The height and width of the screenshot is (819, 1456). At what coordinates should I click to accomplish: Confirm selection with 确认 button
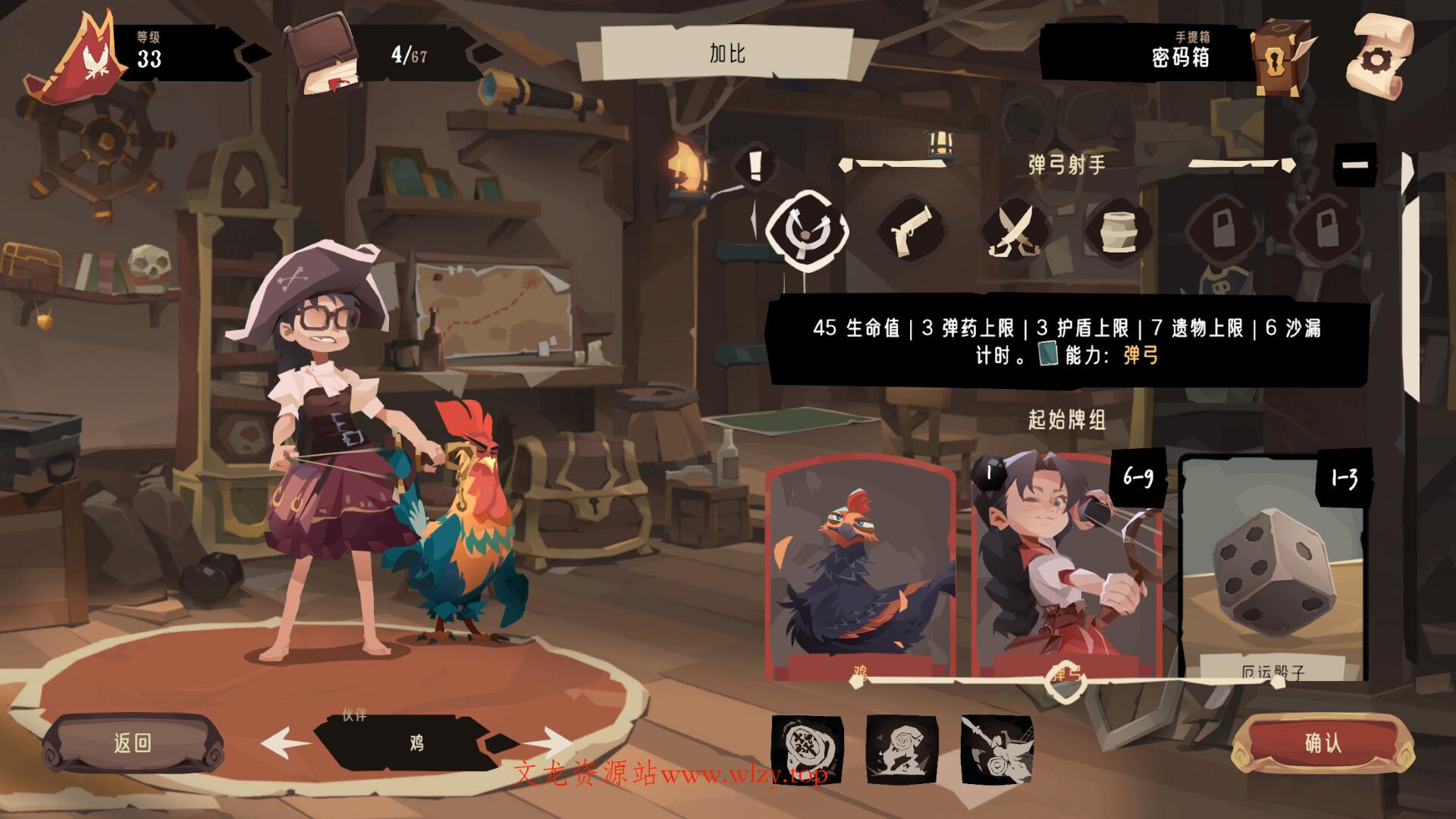point(1323,743)
